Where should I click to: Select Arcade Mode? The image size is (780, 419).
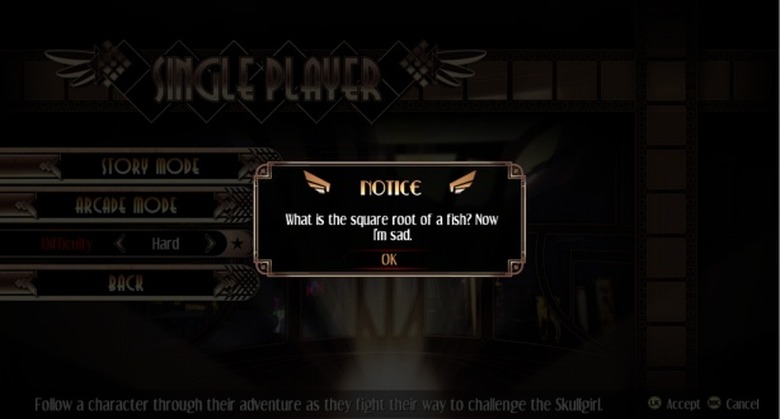140,206
